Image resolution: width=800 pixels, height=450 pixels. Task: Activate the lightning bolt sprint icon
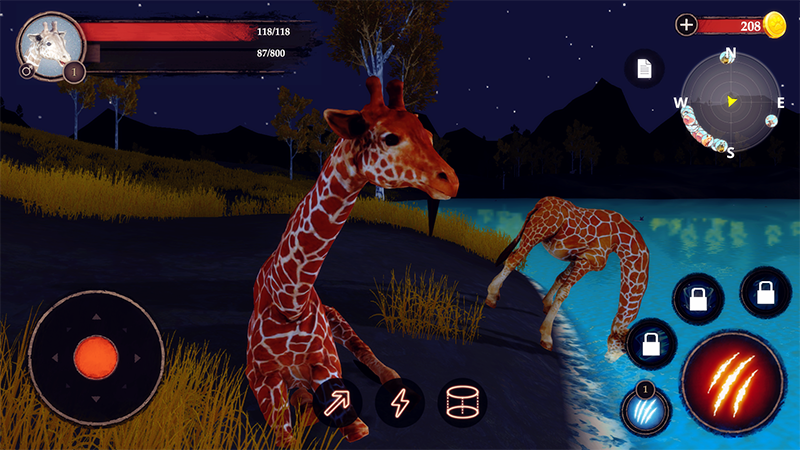[x=399, y=402]
